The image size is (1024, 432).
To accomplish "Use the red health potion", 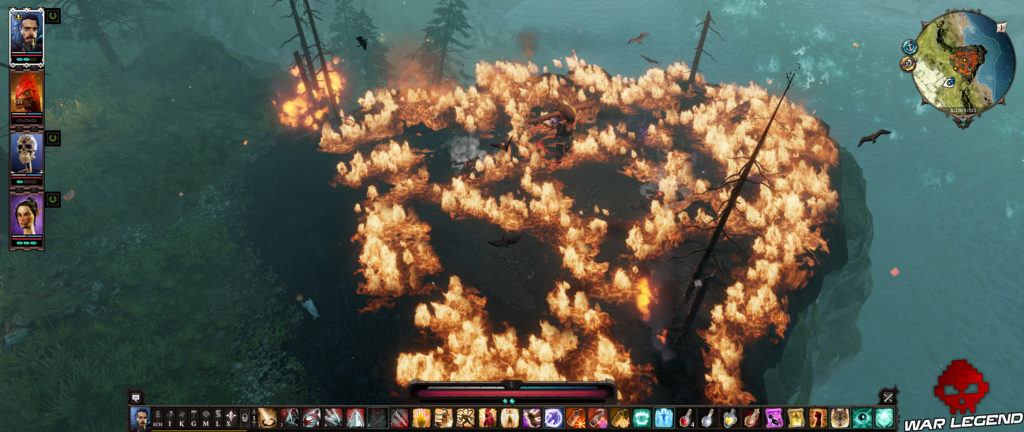I will pyautogui.click(x=685, y=418).
